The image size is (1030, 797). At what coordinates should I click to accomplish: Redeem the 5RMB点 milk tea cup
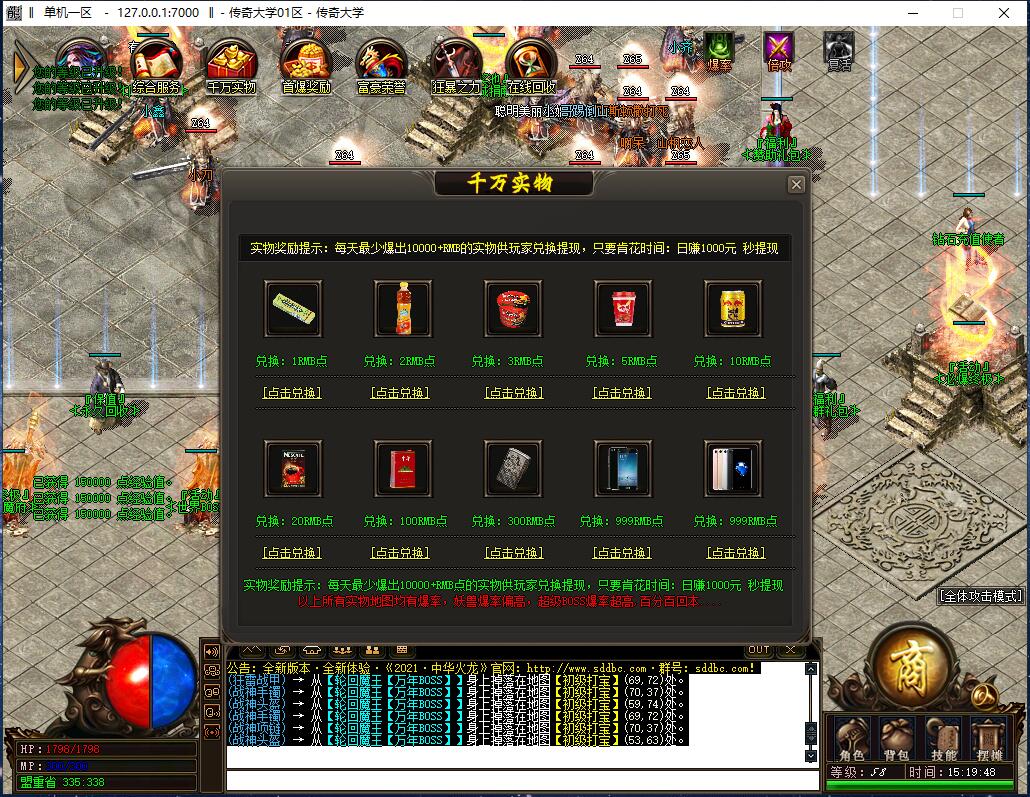pos(622,393)
